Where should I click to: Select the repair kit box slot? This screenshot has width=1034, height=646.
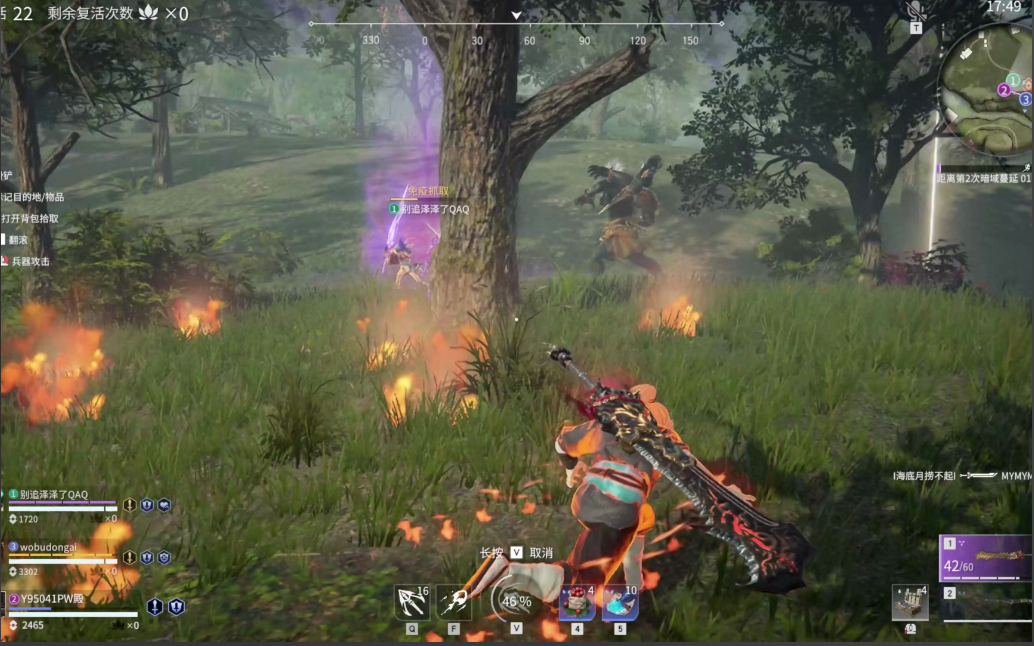pyautogui.click(x=910, y=602)
